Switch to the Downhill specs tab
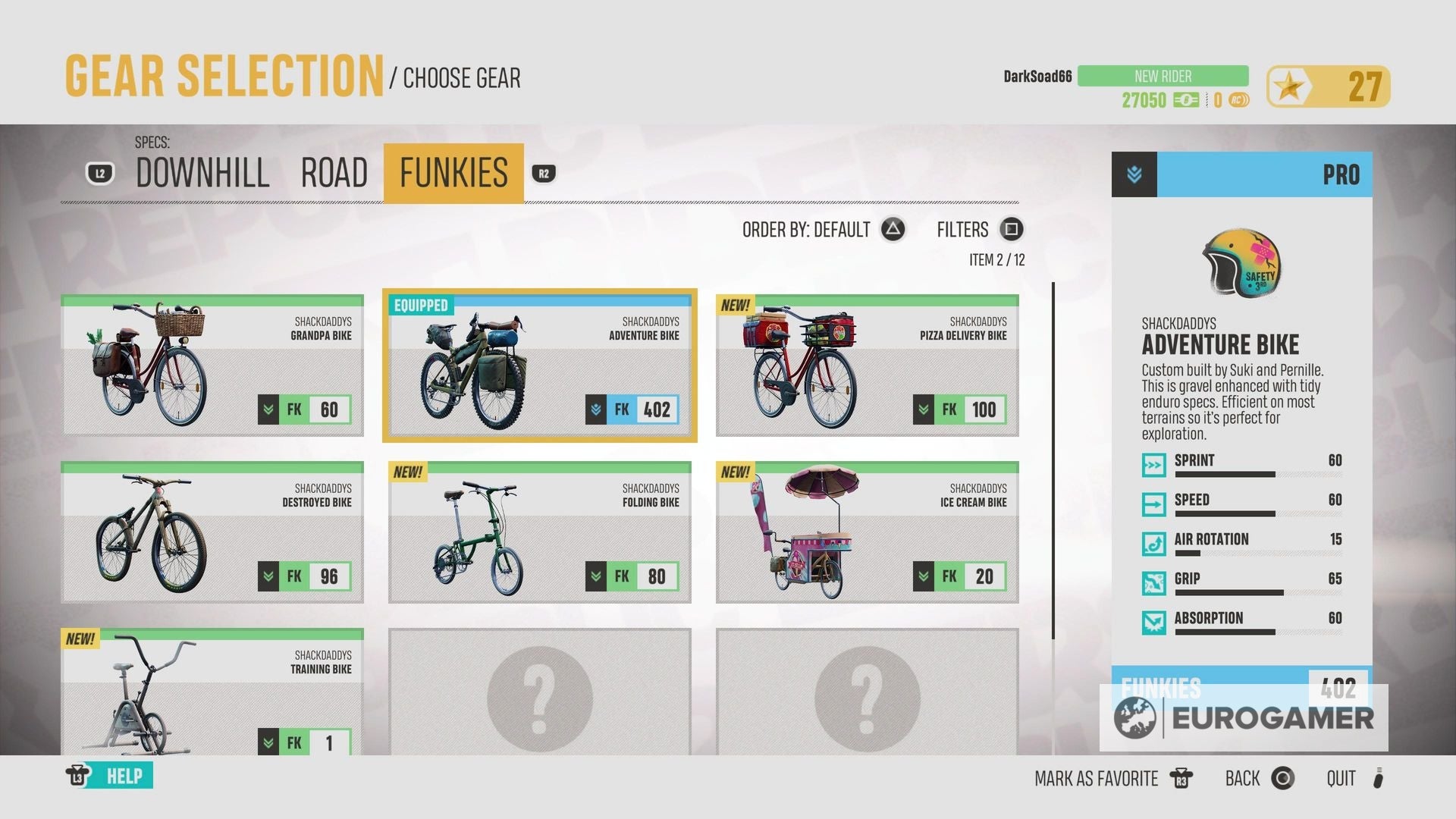The height and width of the screenshot is (819, 1456). pyautogui.click(x=201, y=173)
